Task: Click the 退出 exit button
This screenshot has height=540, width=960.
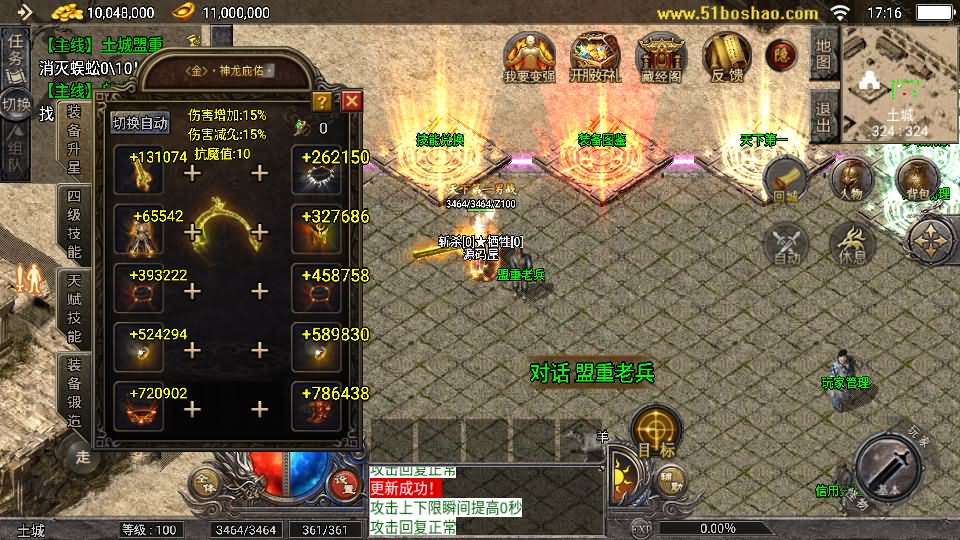Action: 823,117
